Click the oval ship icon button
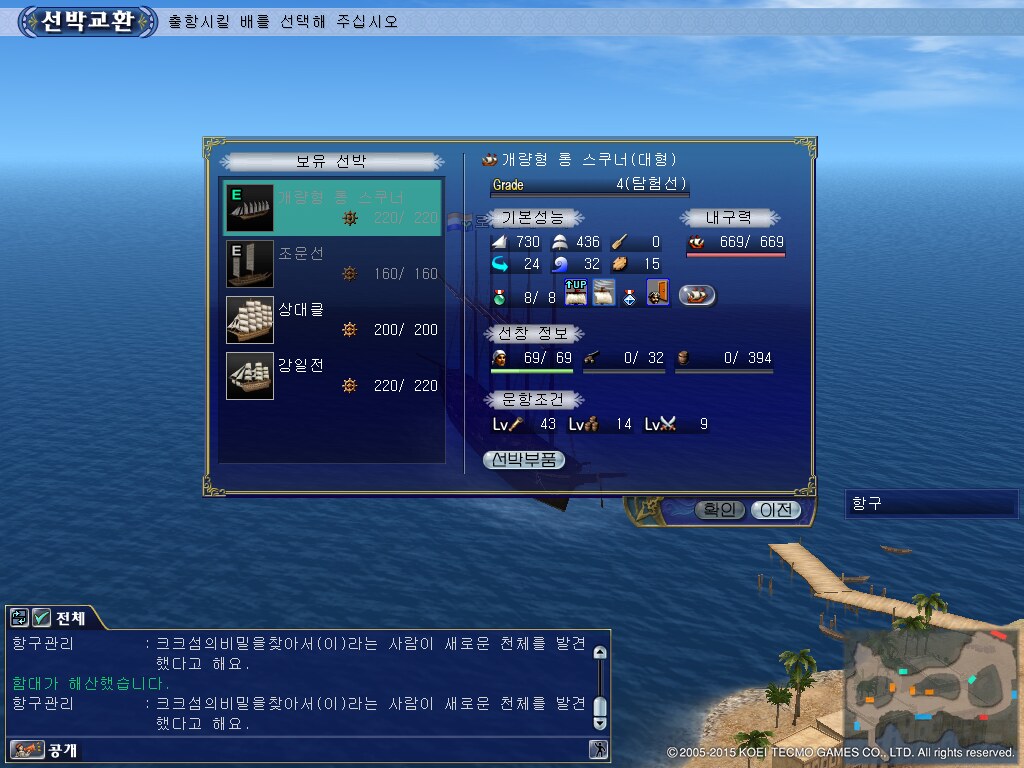The image size is (1024, 768). coord(697,295)
